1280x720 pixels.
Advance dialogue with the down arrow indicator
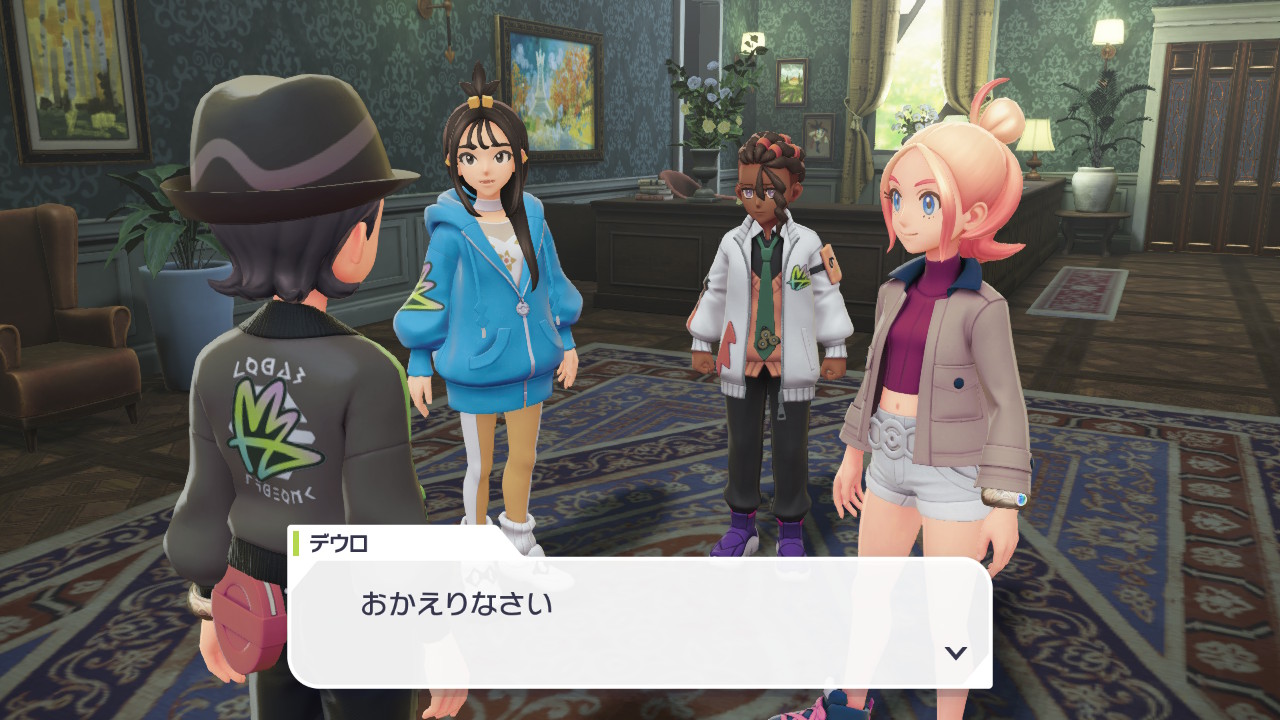click(x=956, y=652)
